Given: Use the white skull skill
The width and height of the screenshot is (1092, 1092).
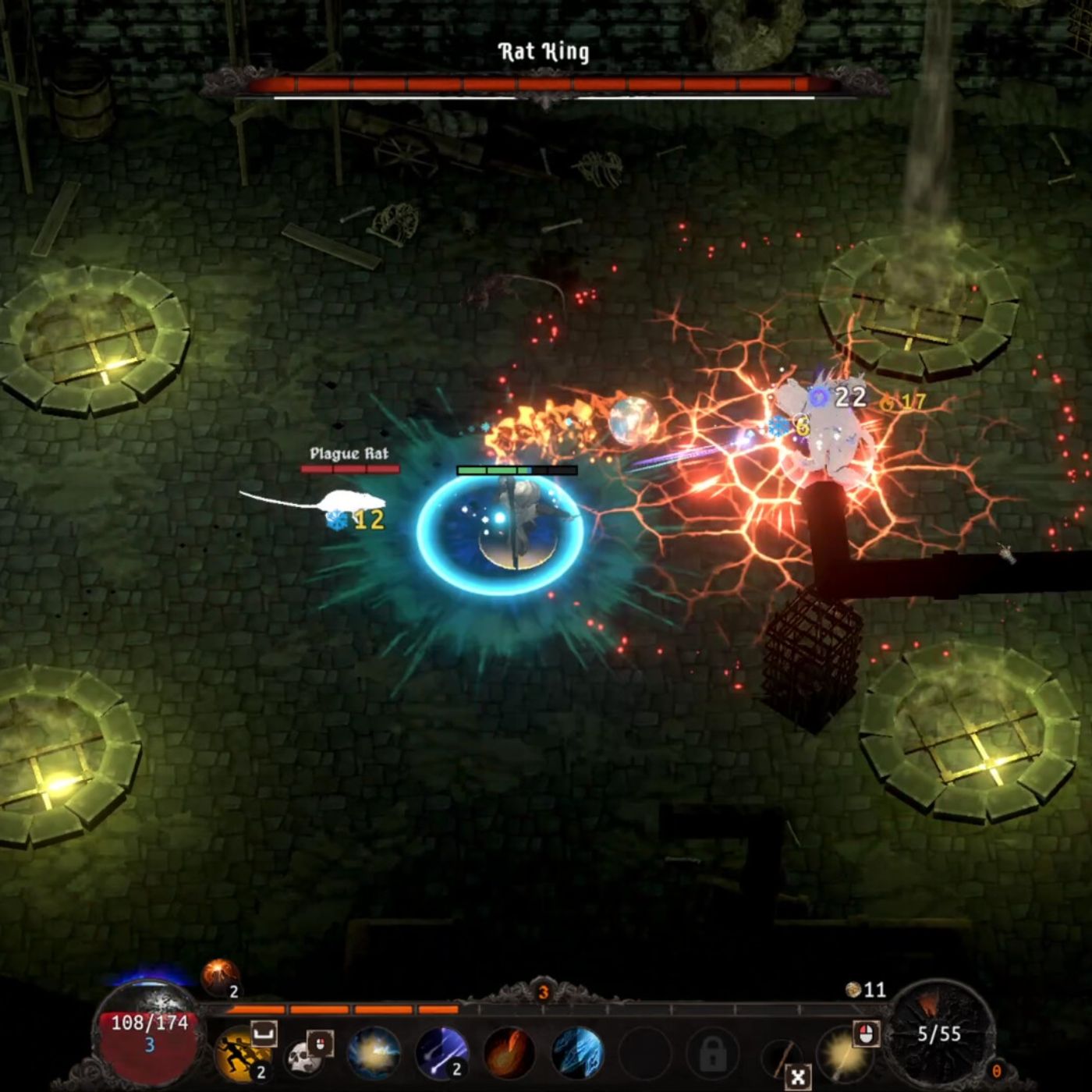Looking at the screenshot, I should (x=303, y=1056).
